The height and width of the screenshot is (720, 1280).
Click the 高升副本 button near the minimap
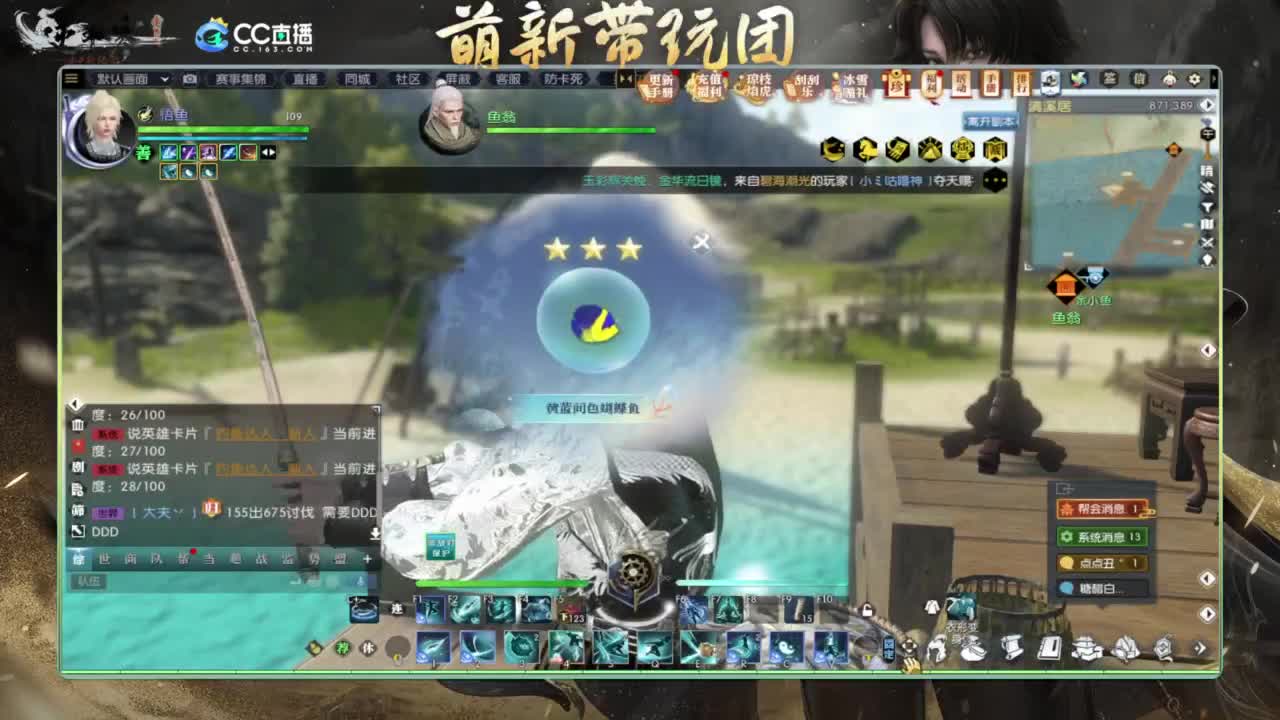click(x=991, y=120)
